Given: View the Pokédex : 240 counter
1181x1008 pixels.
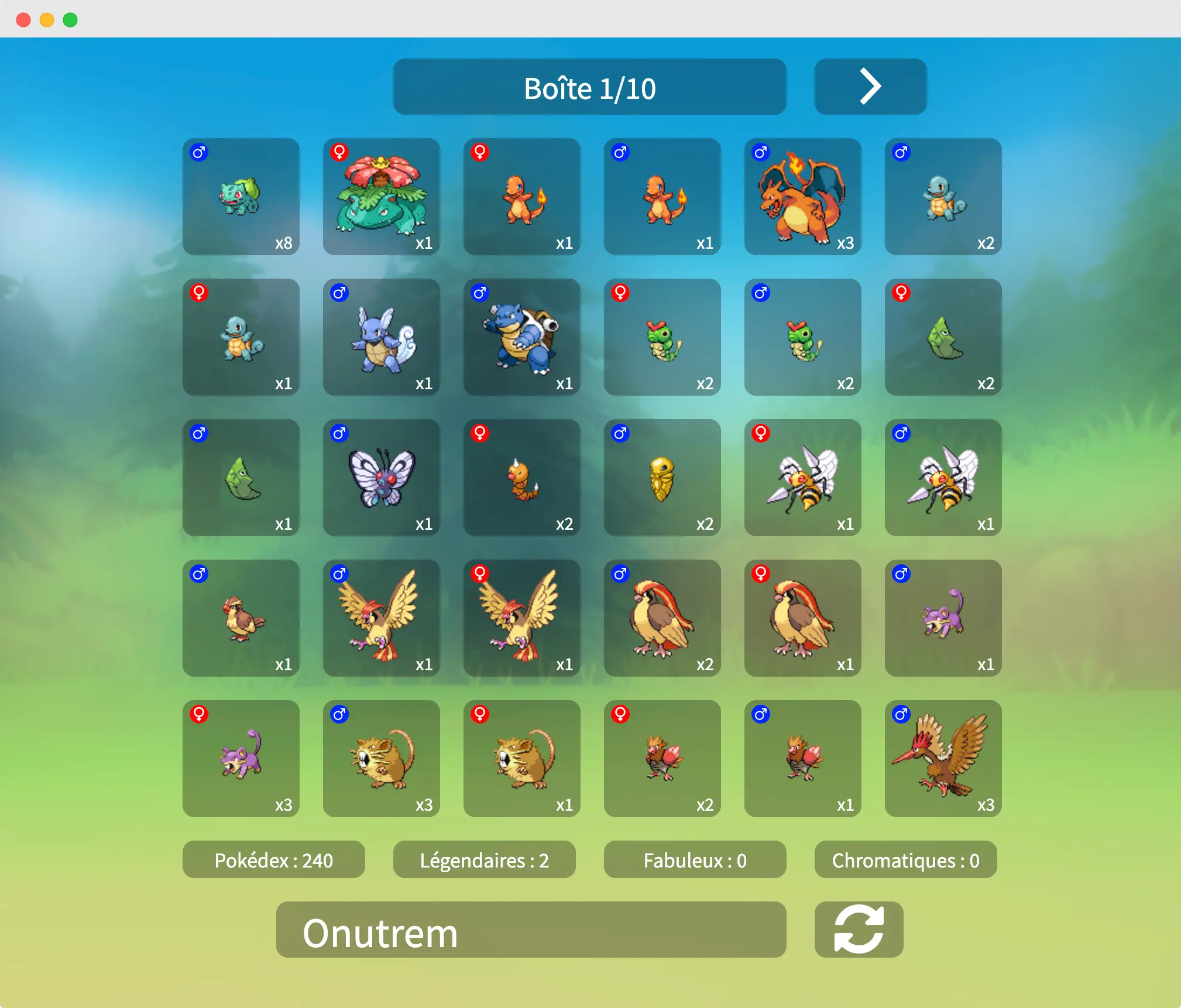Looking at the screenshot, I should [x=273, y=859].
